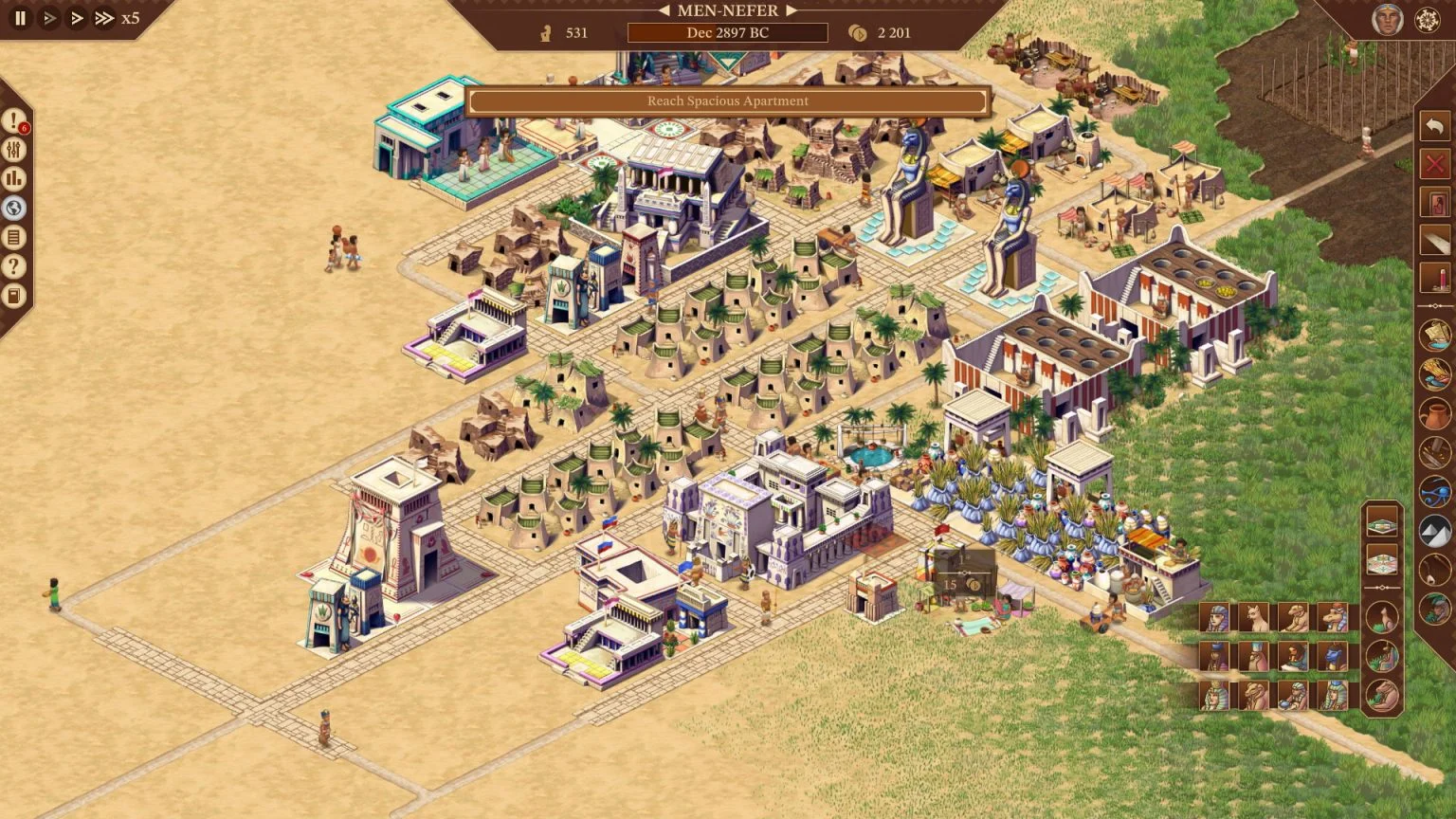This screenshot has height=819, width=1456.
Task: Select the cat goddess portrait thumbnail
Action: 1254,617
